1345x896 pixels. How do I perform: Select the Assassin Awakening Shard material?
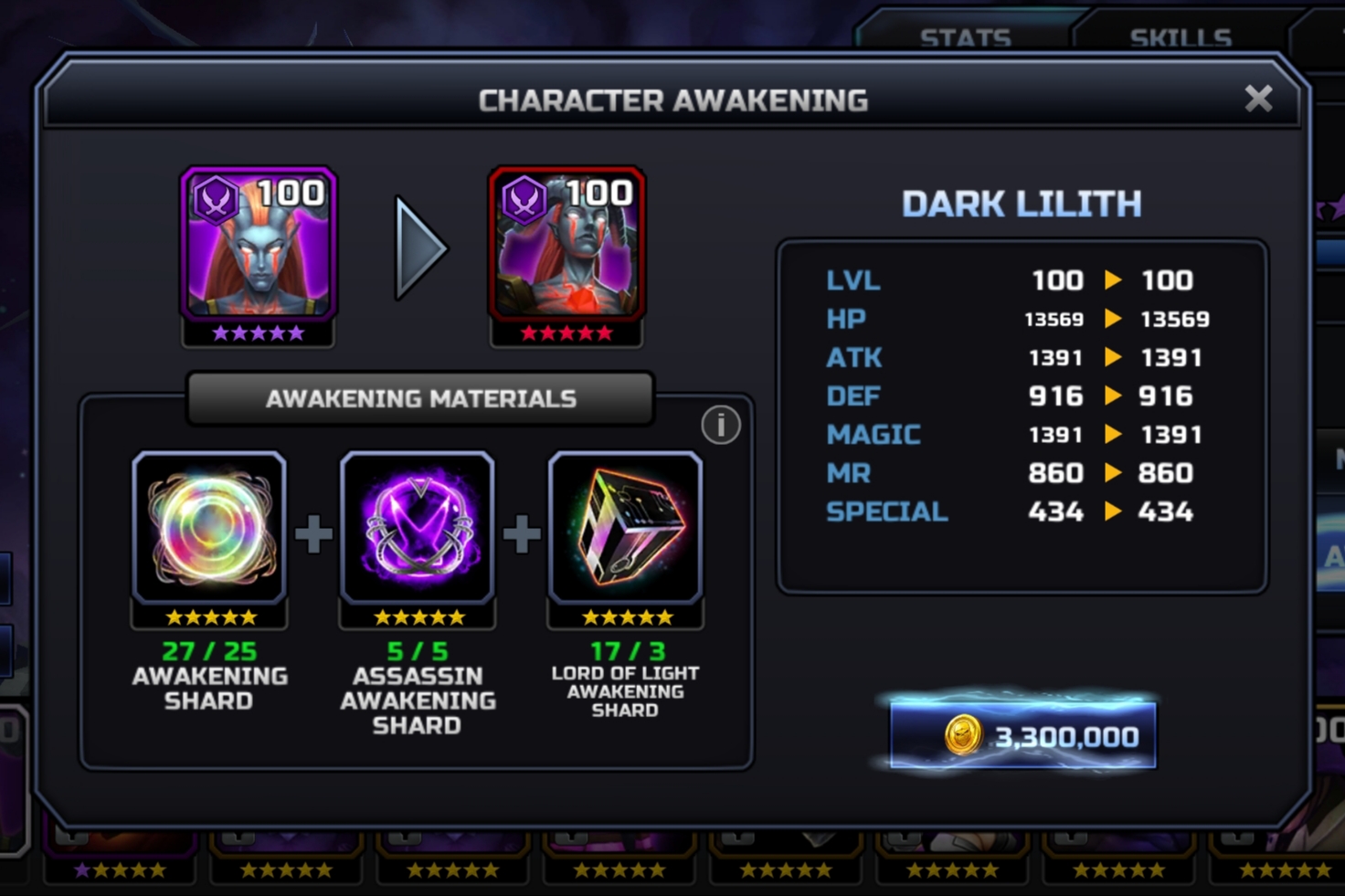[418, 528]
